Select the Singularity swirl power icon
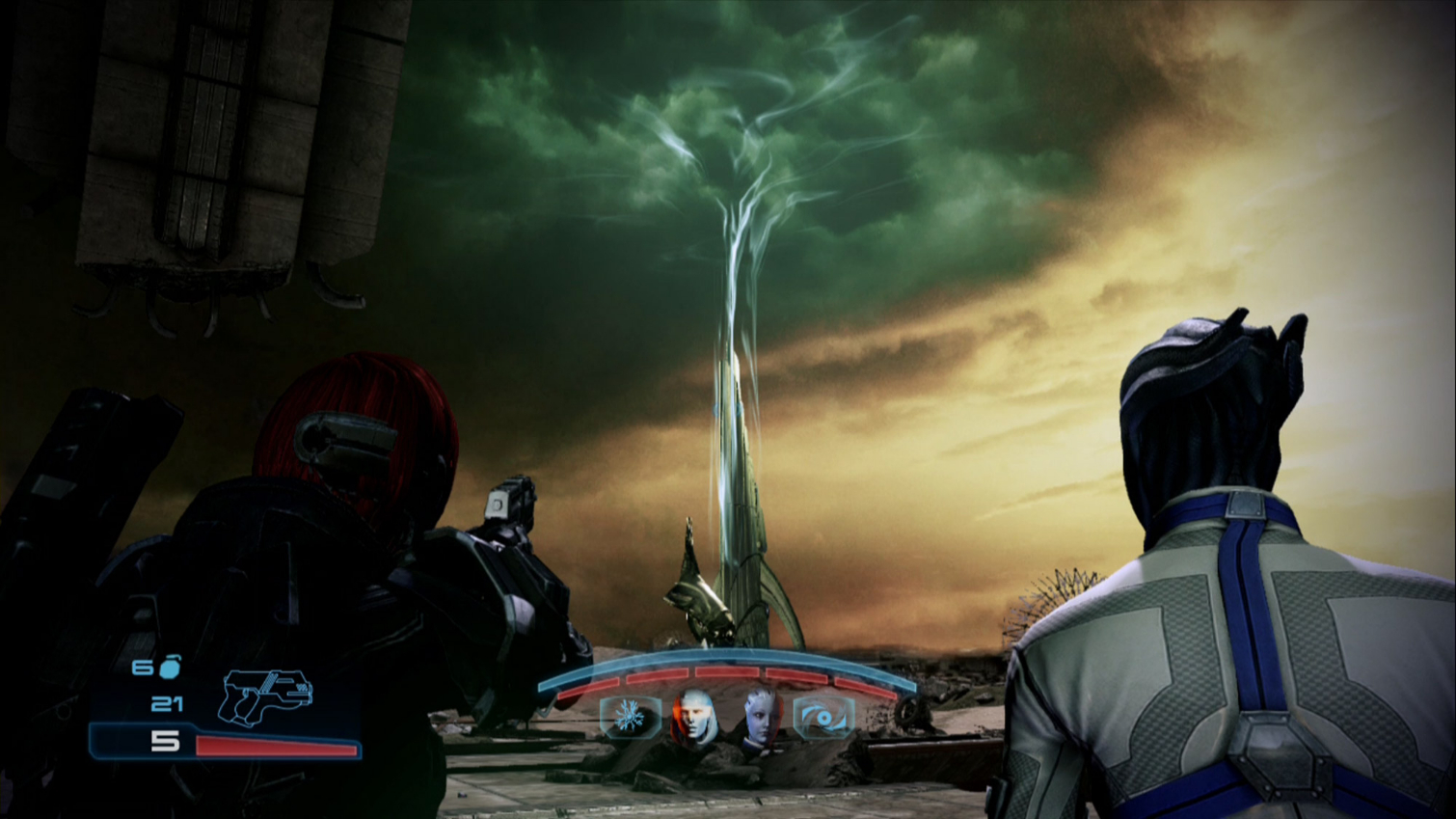Screen dimensions: 1456x819 coord(823,716)
